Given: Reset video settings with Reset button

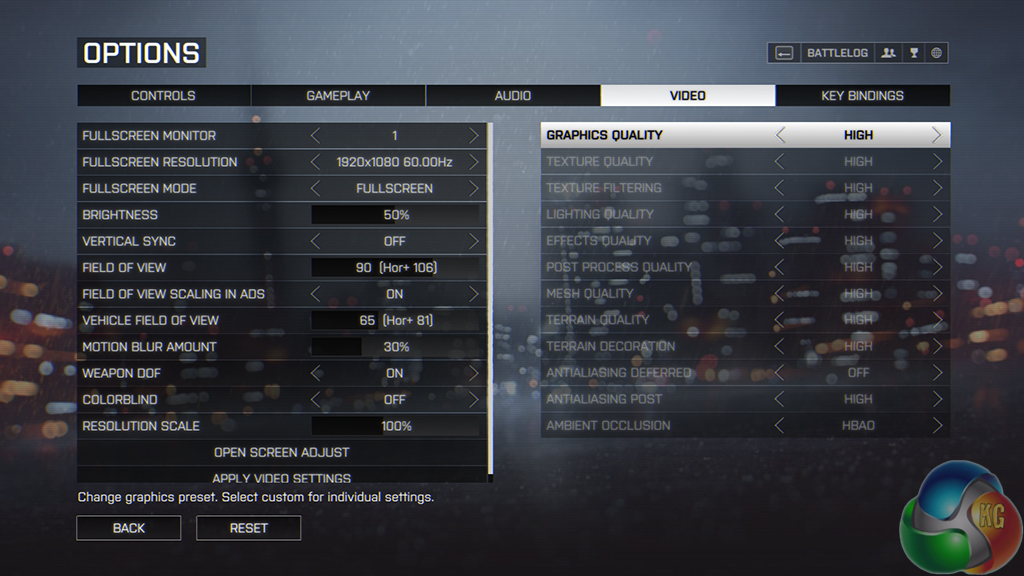Looking at the screenshot, I should [x=249, y=528].
